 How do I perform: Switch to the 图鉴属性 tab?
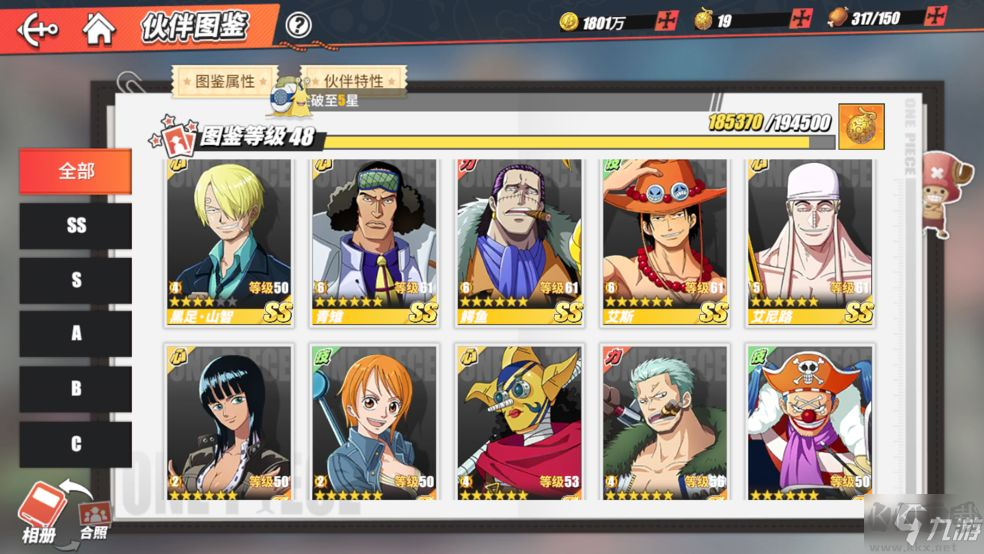[224, 81]
